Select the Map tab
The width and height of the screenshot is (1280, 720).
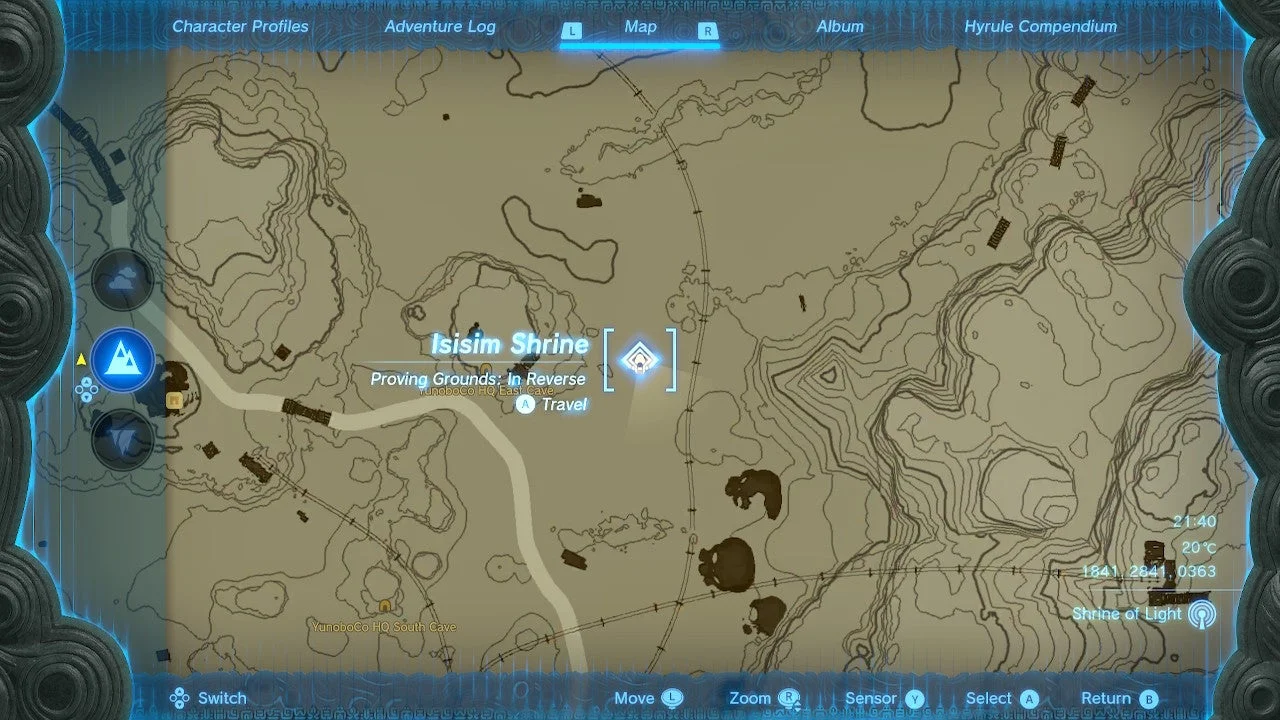640,27
